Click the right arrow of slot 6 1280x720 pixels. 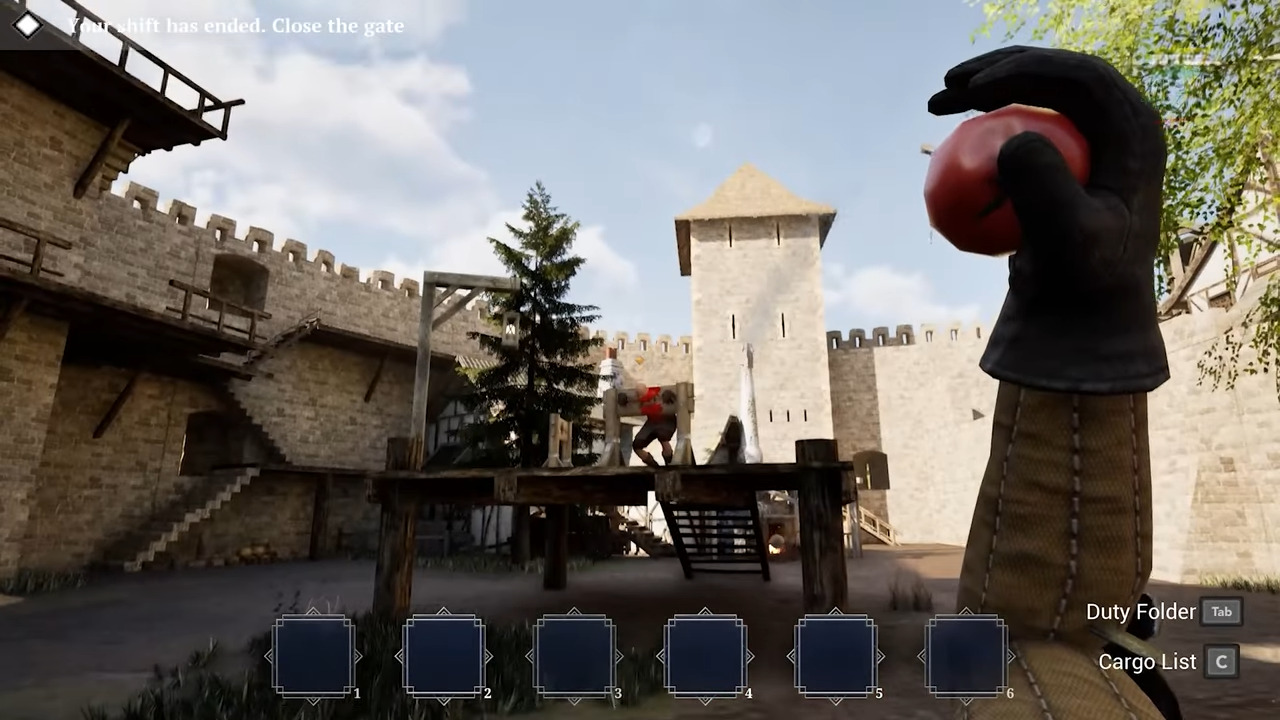[1012, 655]
